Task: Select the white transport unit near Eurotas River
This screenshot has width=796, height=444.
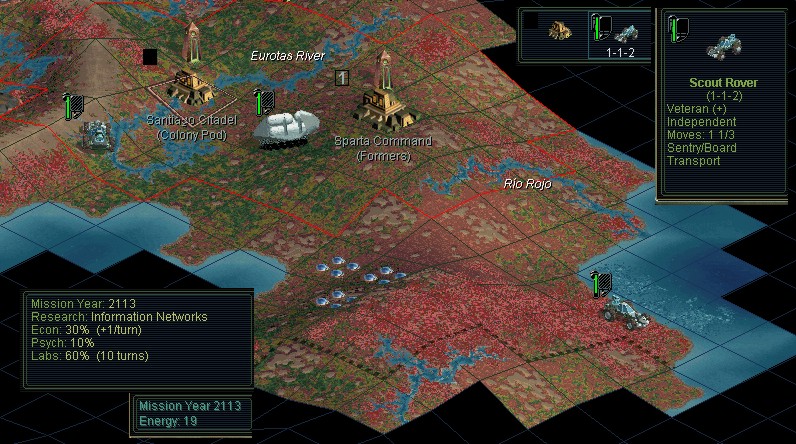Action: tap(285, 125)
